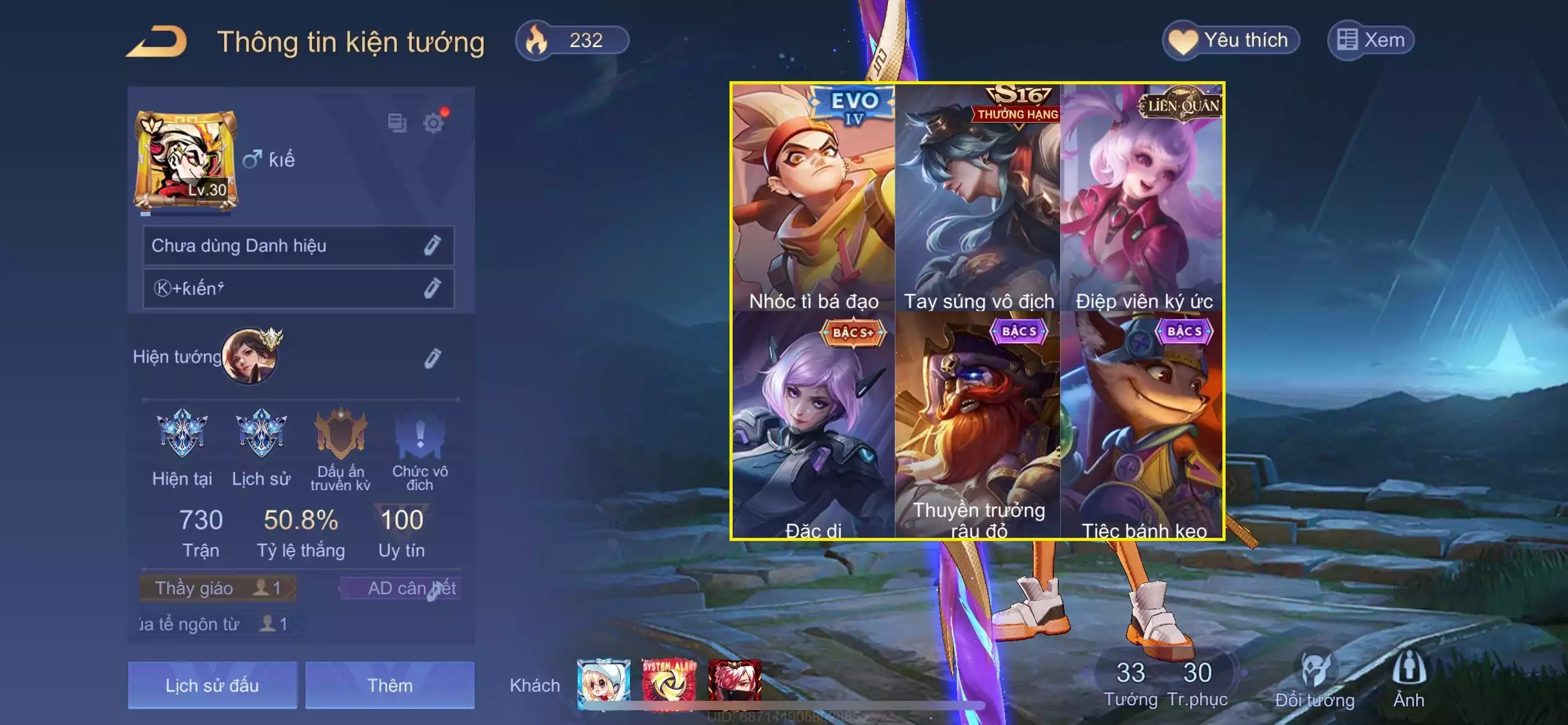Select the Nhóc tì bá đạo skin
1568x725 pixels.
814,198
